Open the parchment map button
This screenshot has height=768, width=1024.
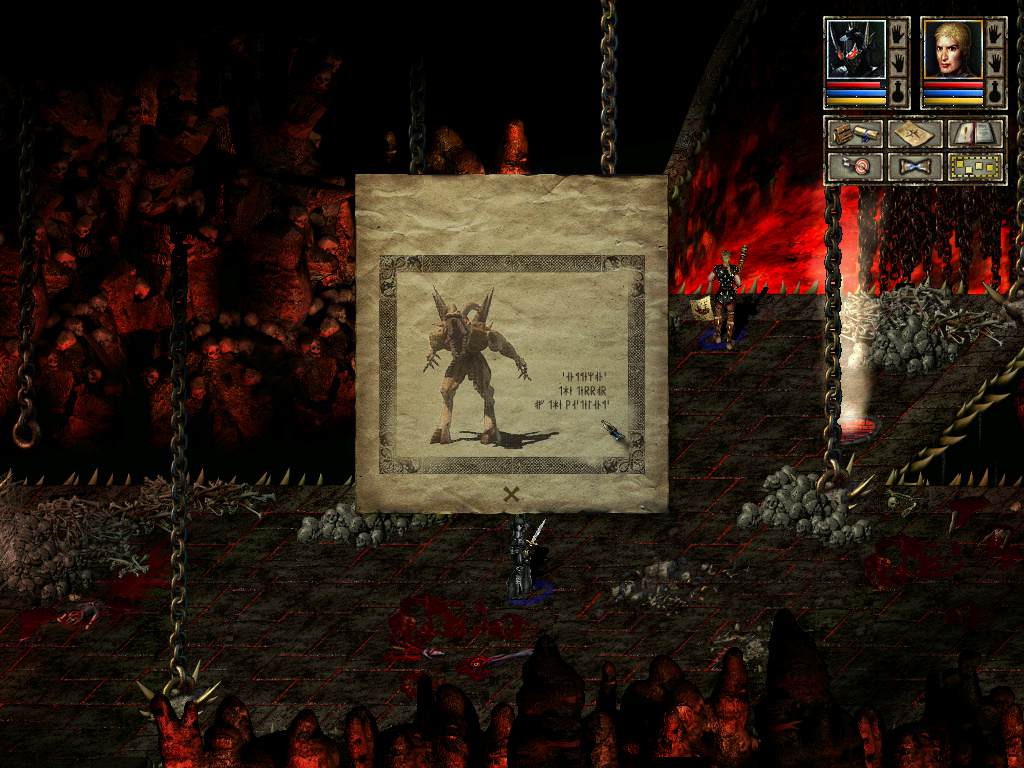click(x=914, y=133)
